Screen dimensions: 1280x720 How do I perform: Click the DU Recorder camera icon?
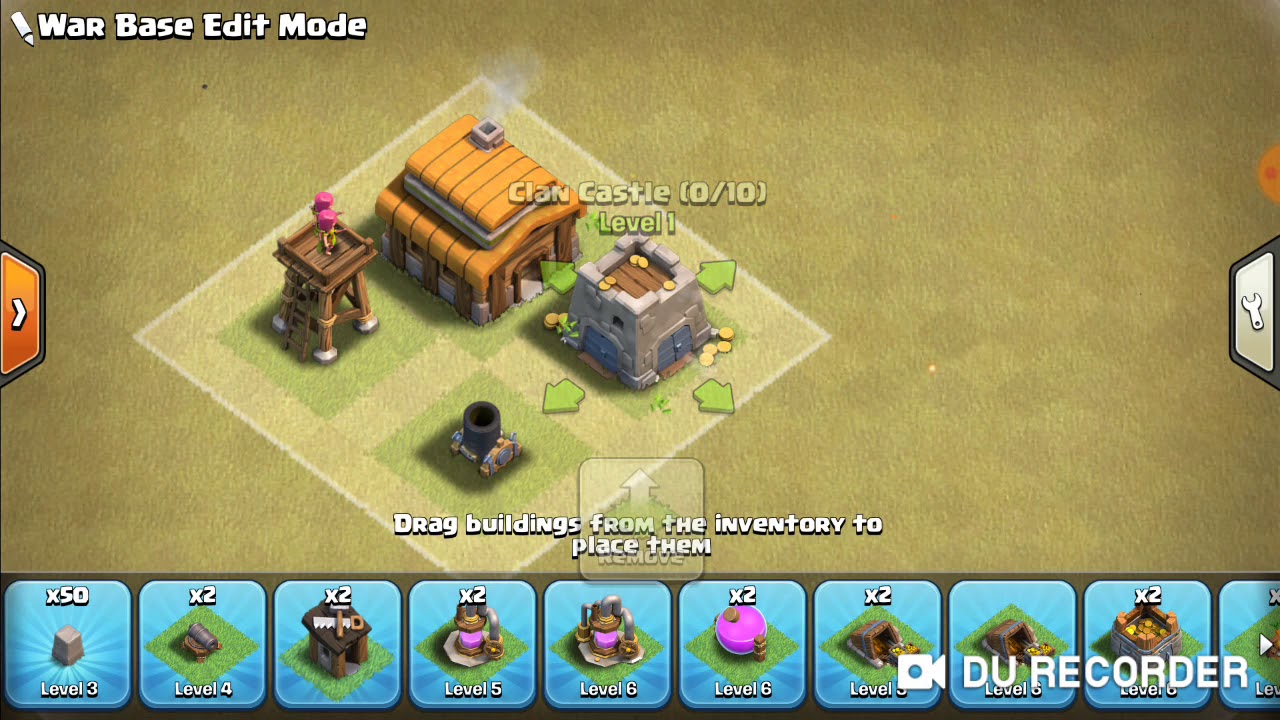pos(922,672)
